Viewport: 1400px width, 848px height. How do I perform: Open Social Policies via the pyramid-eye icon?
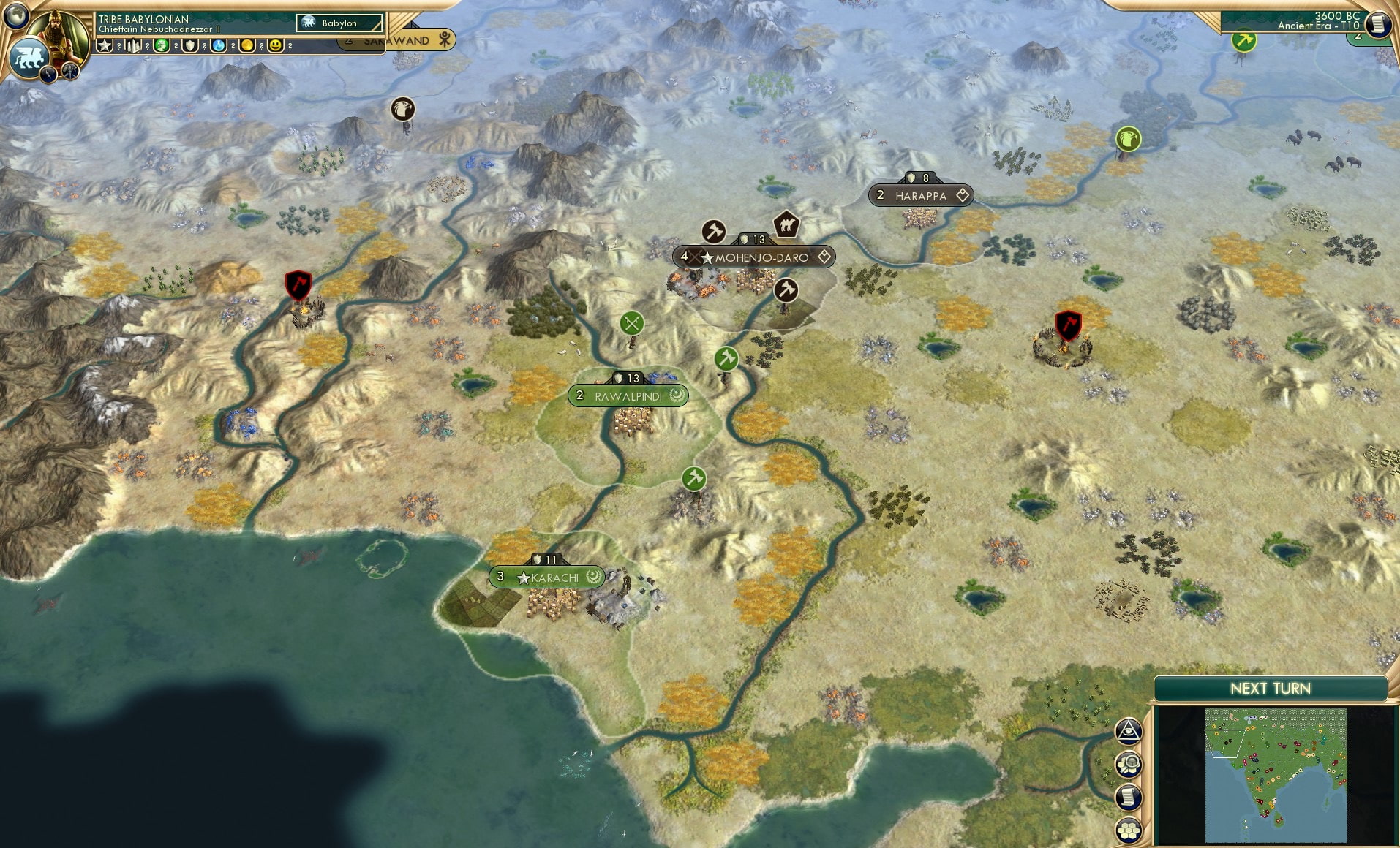click(1129, 730)
